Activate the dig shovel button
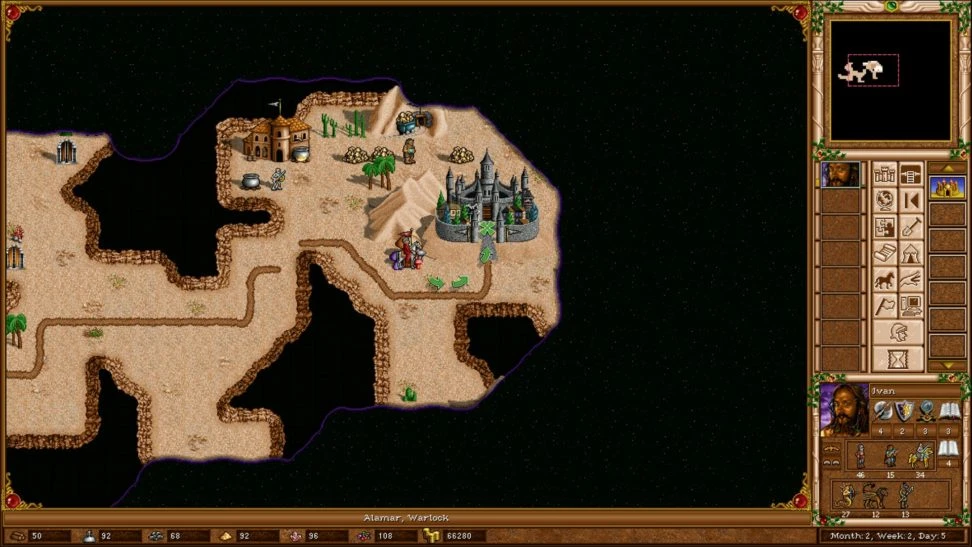Viewport: 972px width, 547px height. click(910, 227)
